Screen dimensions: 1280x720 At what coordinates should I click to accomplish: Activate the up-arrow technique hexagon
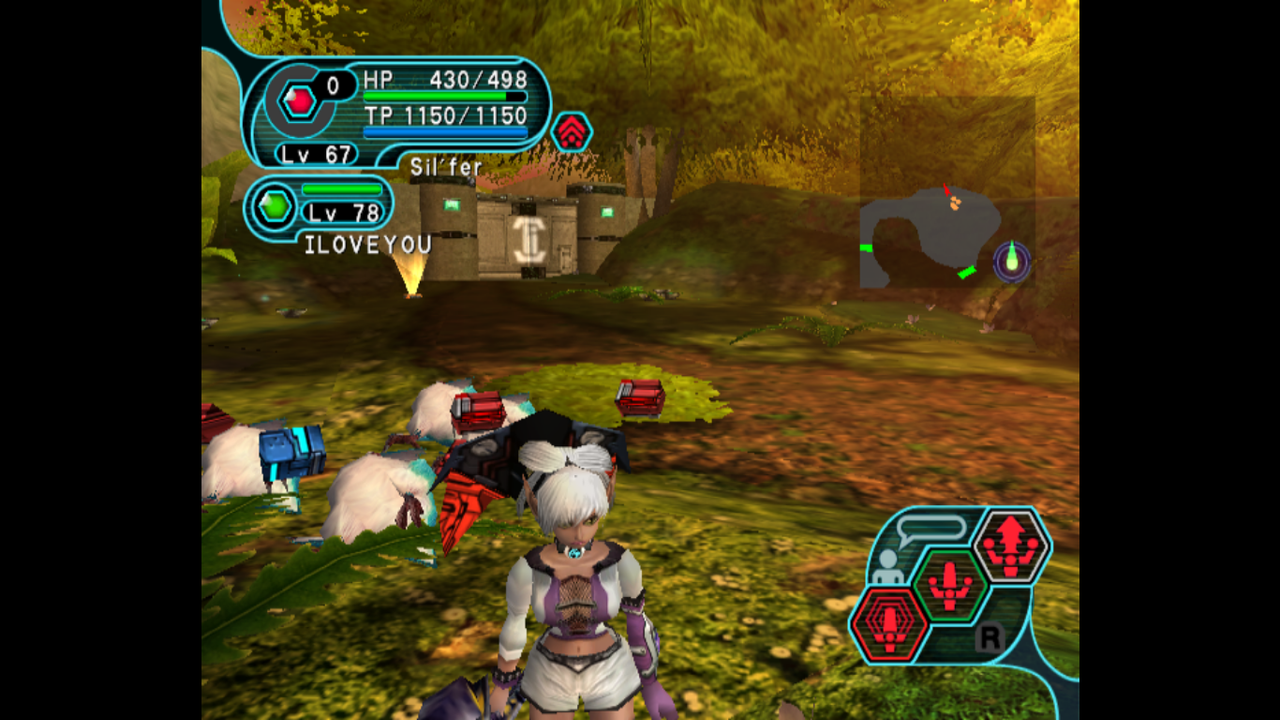click(1011, 545)
